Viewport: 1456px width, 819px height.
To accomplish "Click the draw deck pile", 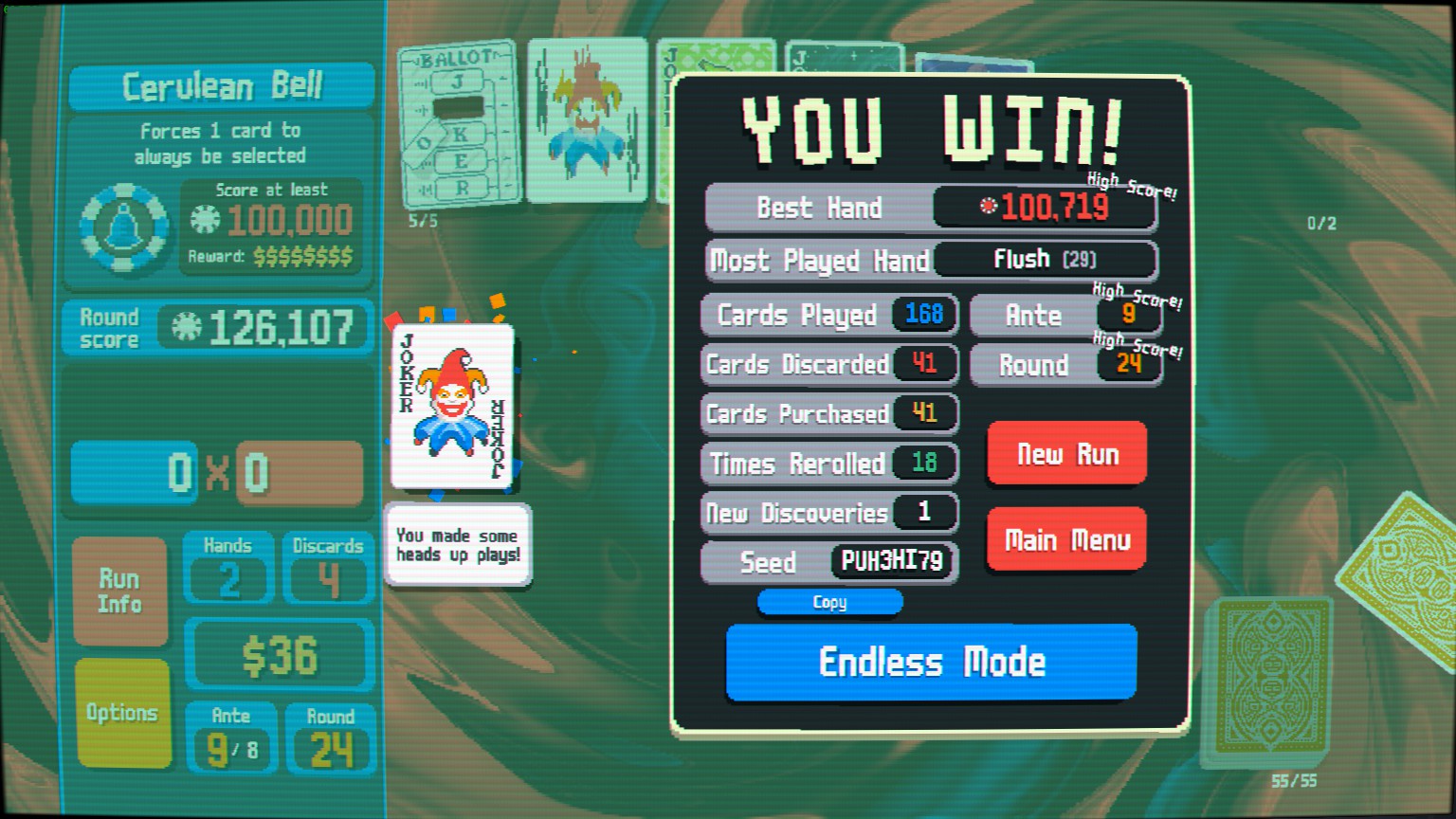I will pos(1268,678).
